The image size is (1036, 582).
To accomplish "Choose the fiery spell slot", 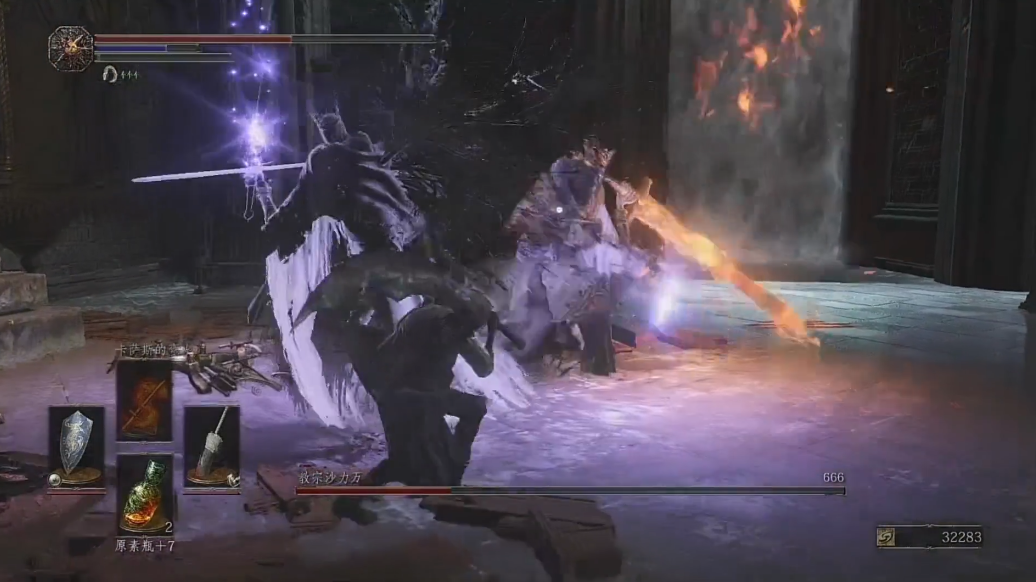I will tap(144, 400).
